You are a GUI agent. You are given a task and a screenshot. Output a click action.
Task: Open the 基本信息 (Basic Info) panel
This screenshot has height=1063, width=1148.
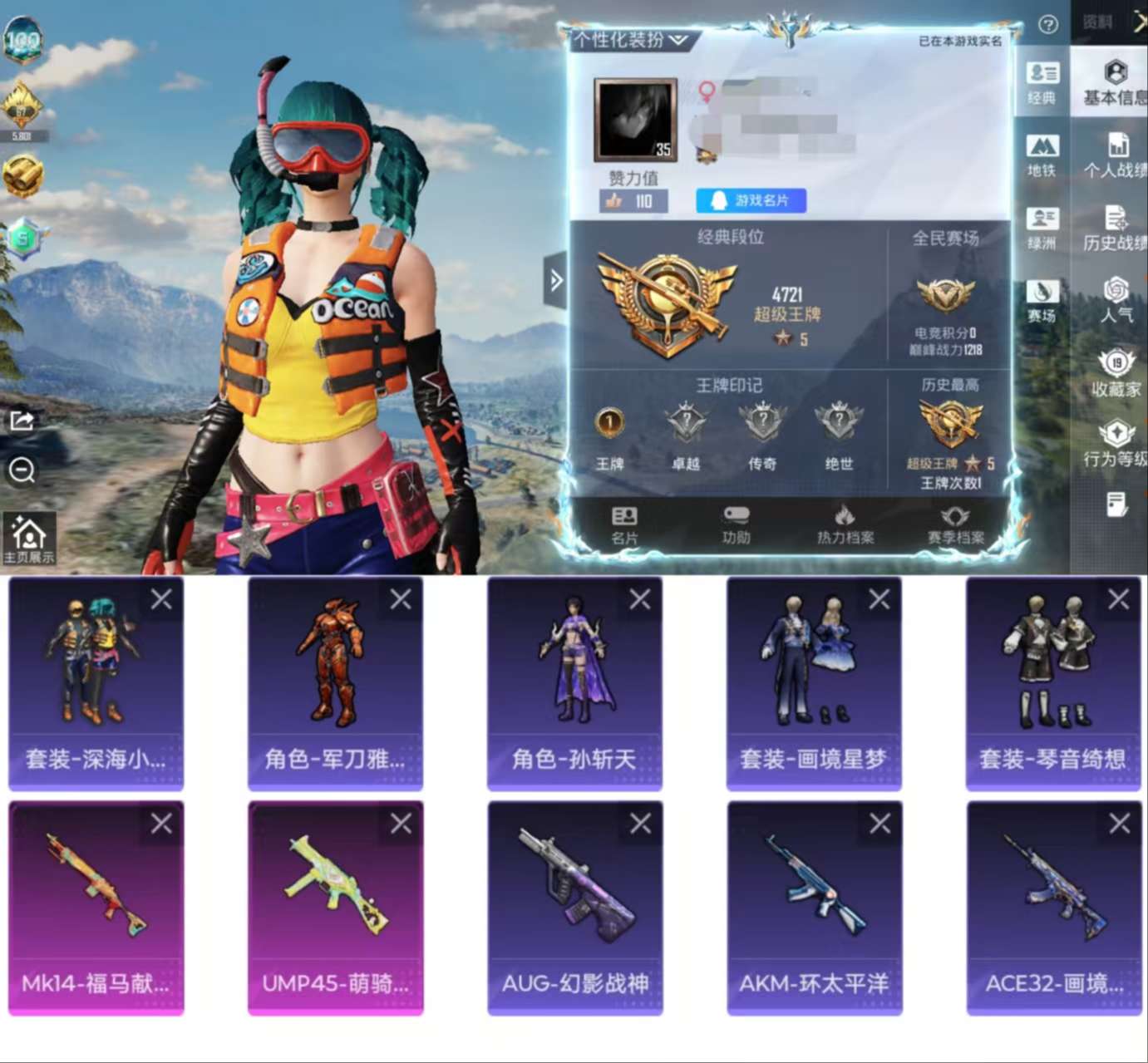tap(1112, 85)
